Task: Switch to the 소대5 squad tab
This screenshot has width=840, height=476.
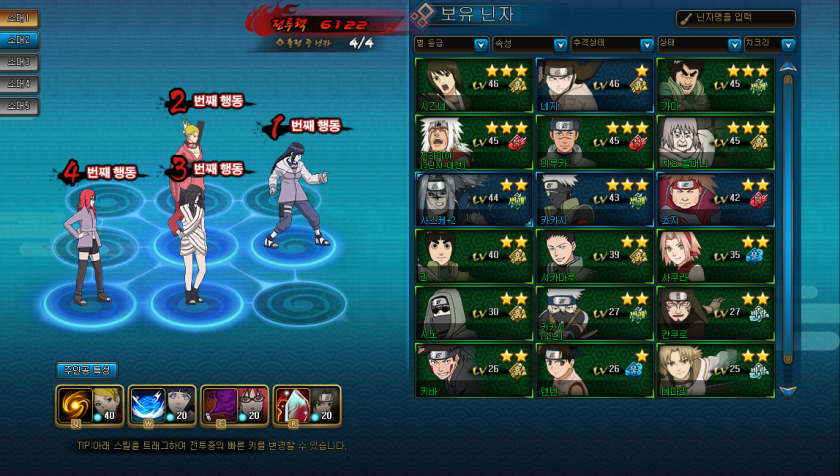Action: click(19, 105)
